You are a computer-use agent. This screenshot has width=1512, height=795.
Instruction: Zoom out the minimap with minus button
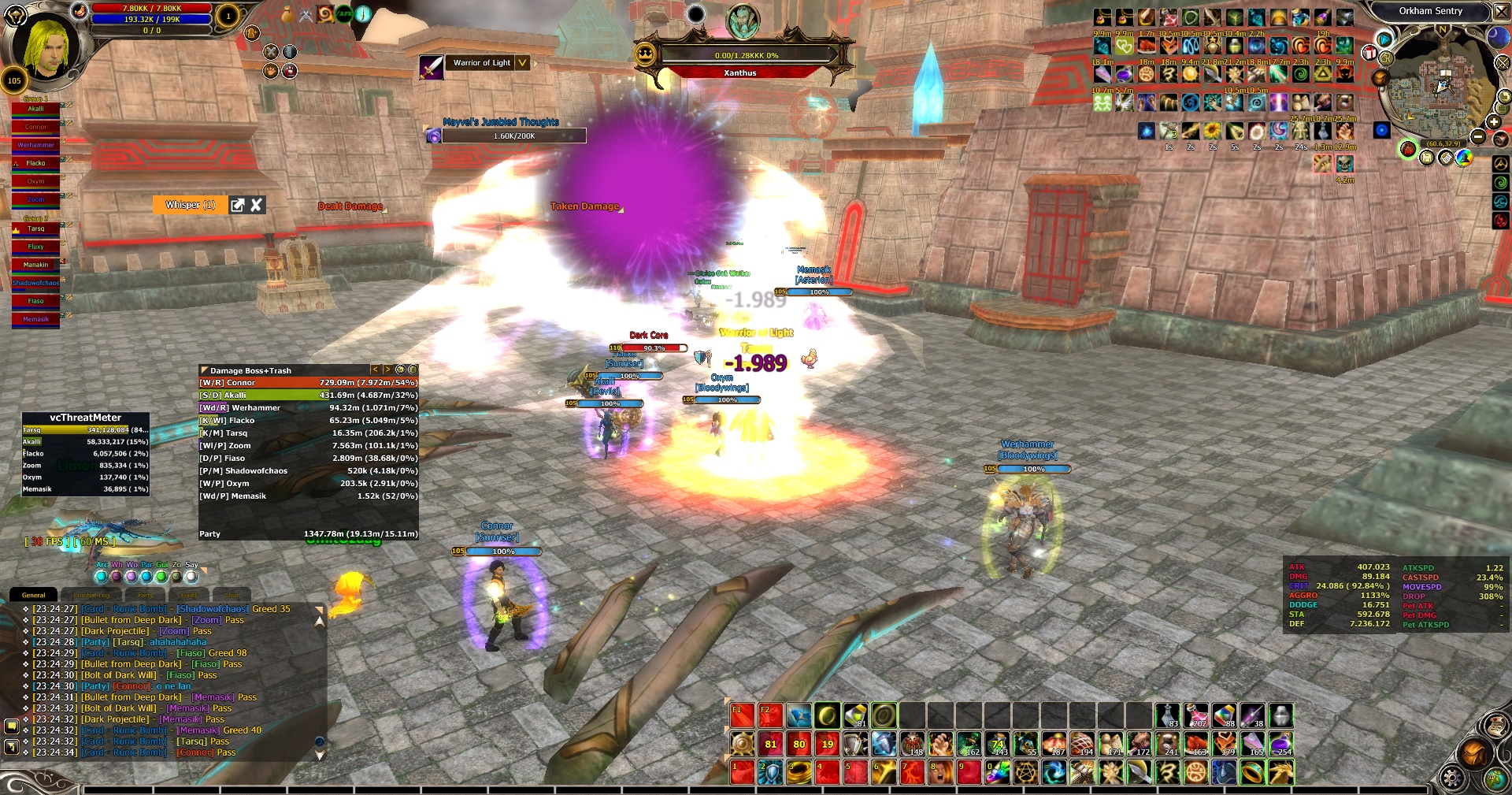click(x=1478, y=137)
